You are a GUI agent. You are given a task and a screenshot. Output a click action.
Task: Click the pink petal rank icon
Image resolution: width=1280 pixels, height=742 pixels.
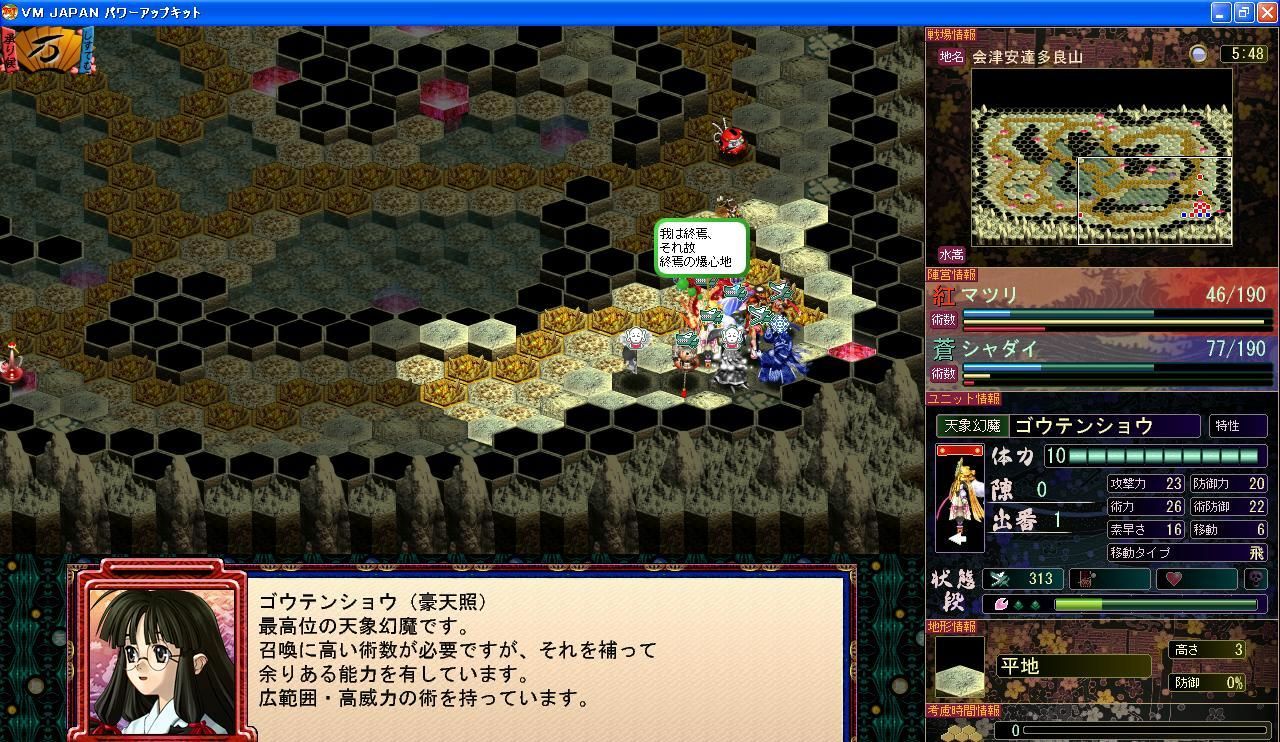(x=1001, y=604)
